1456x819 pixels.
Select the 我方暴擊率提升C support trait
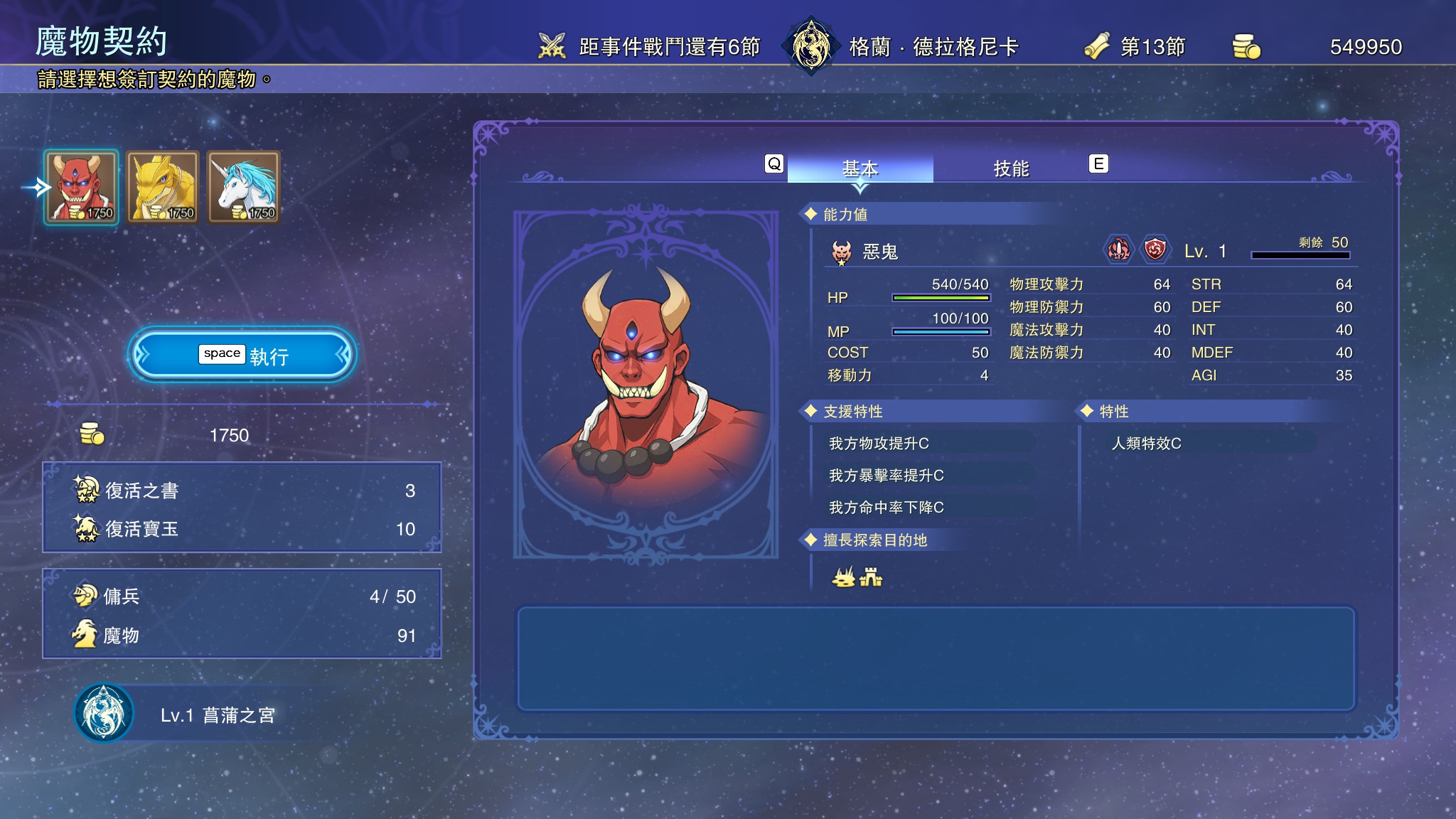point(887,476)
